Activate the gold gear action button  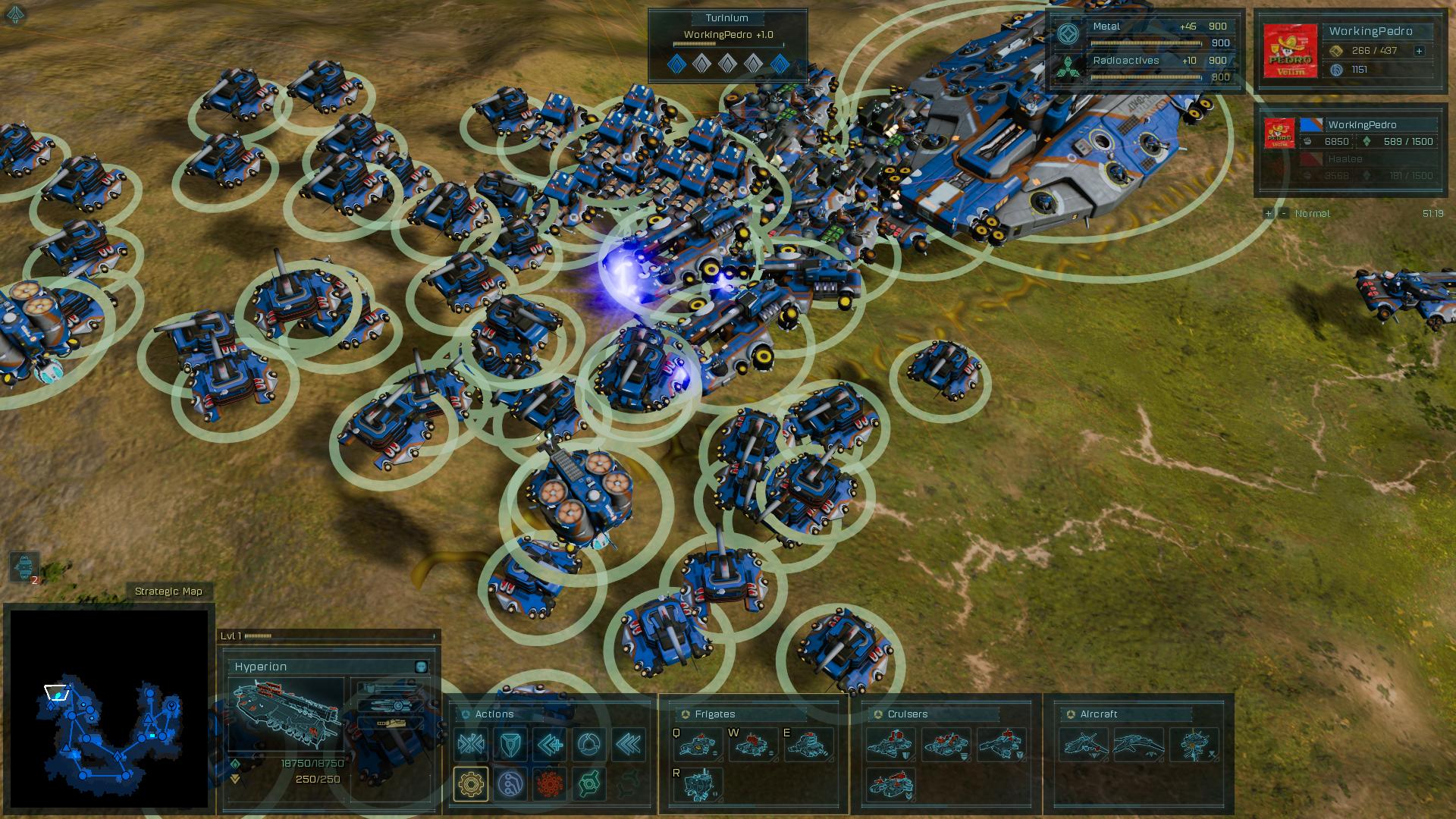tap(471, 783)
